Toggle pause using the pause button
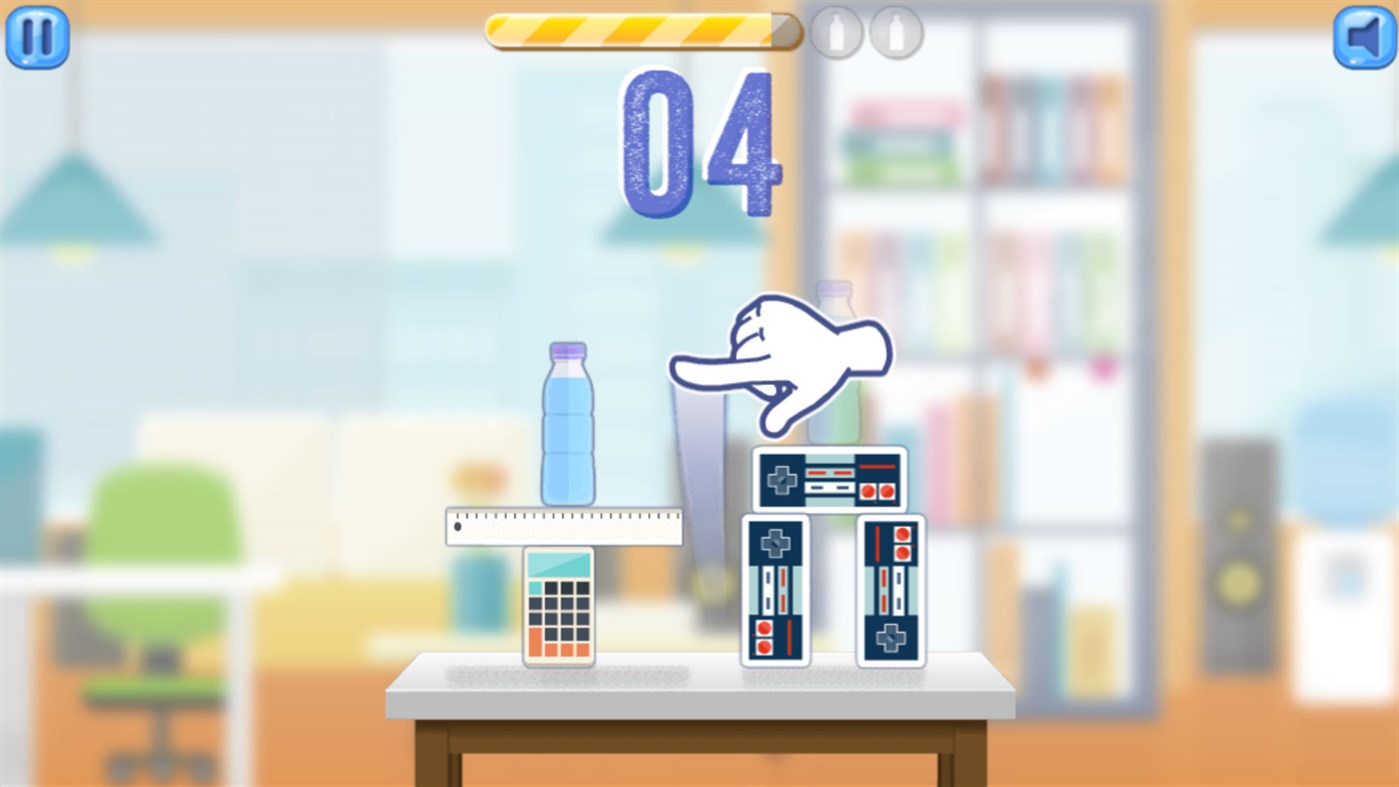This screenshot has height=787, width=1399. point(37,36)
